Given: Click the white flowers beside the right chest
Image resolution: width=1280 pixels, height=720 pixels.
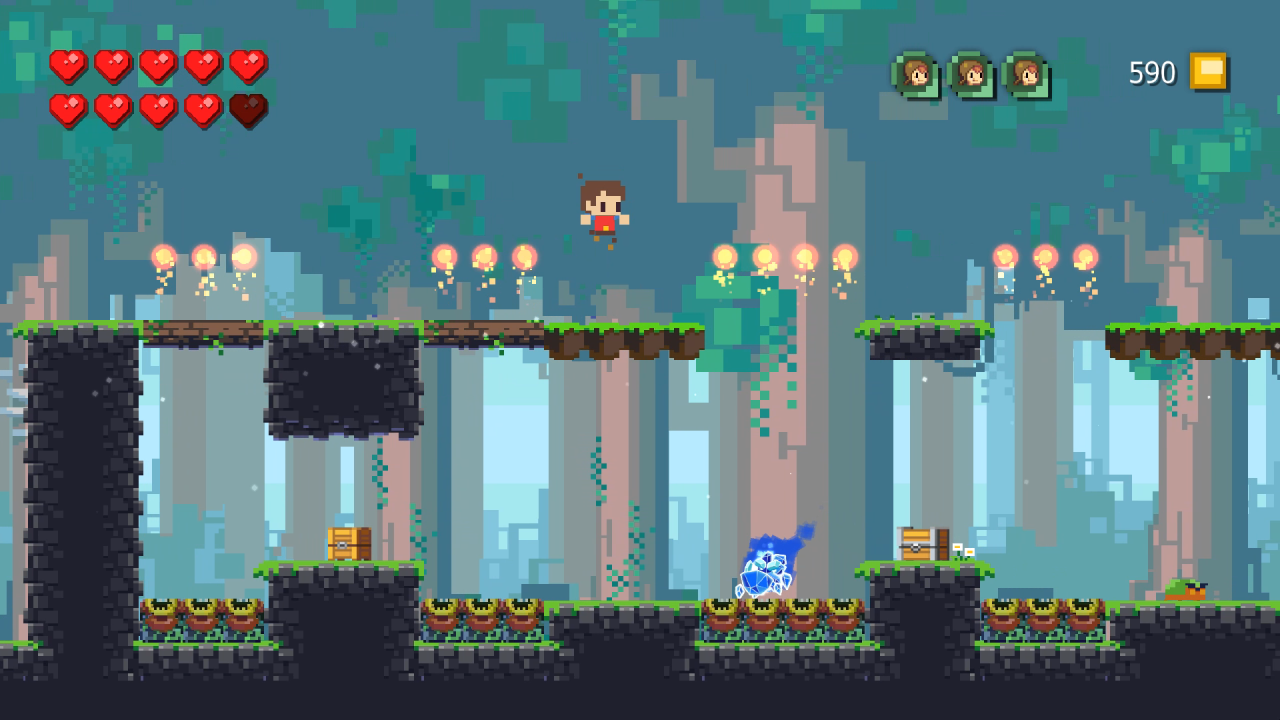Looking at the screenshot, I should (958, 548).
